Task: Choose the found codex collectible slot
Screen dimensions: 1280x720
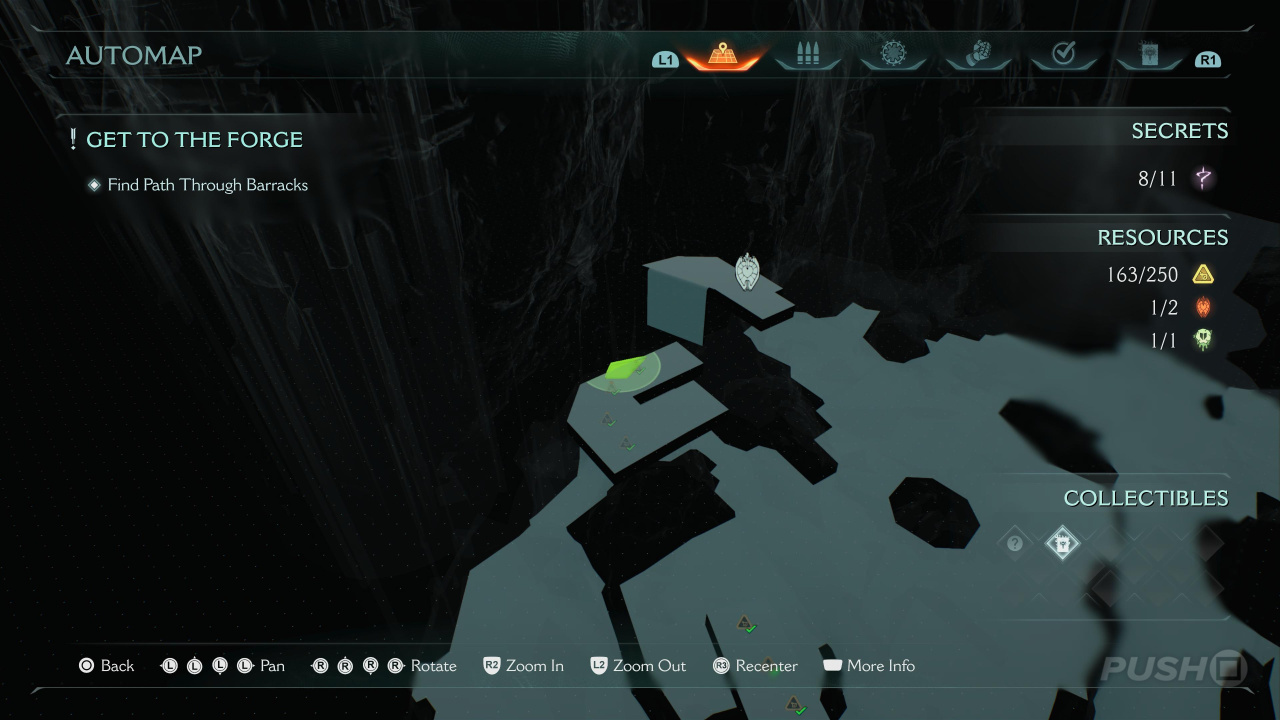Action: click(x=1062, y=544)
